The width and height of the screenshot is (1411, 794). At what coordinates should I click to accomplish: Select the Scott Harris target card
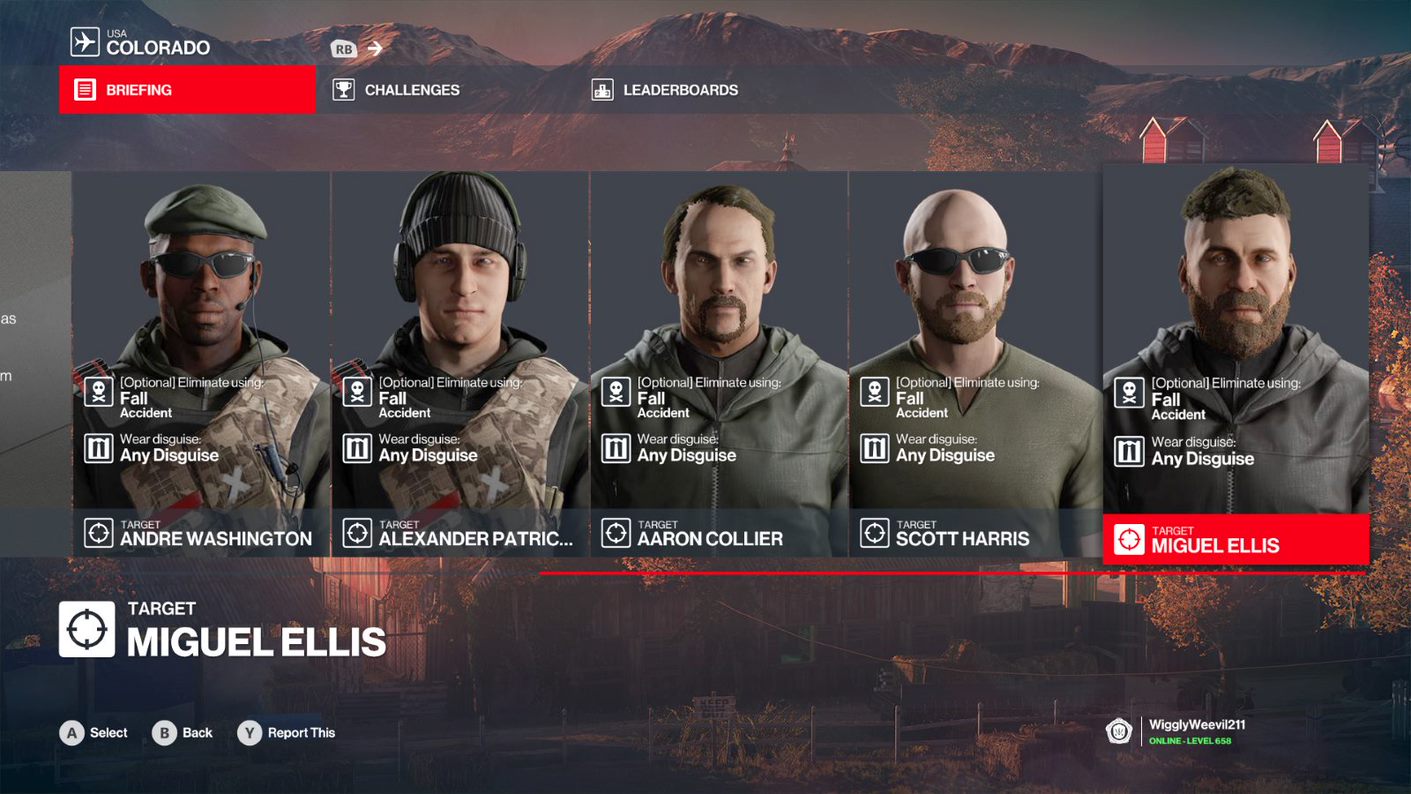coord(975,364)
